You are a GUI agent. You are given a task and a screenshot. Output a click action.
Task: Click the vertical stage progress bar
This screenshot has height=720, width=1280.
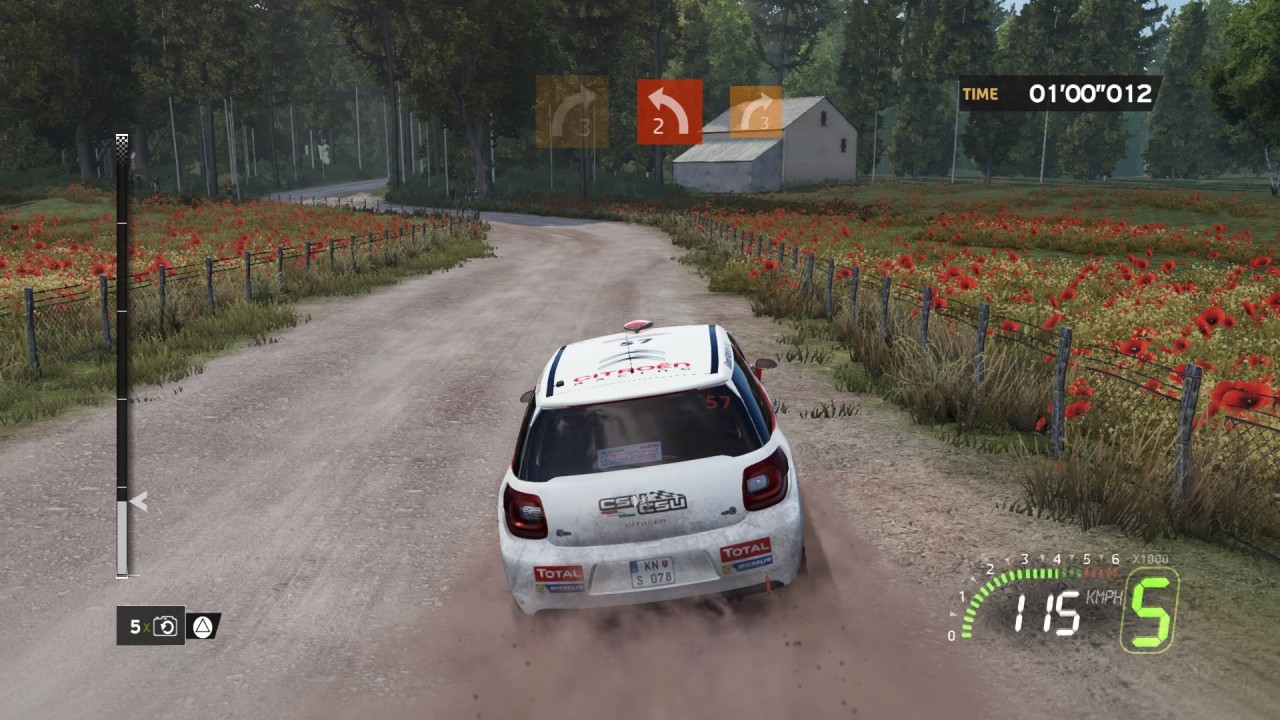pos(122,360)
